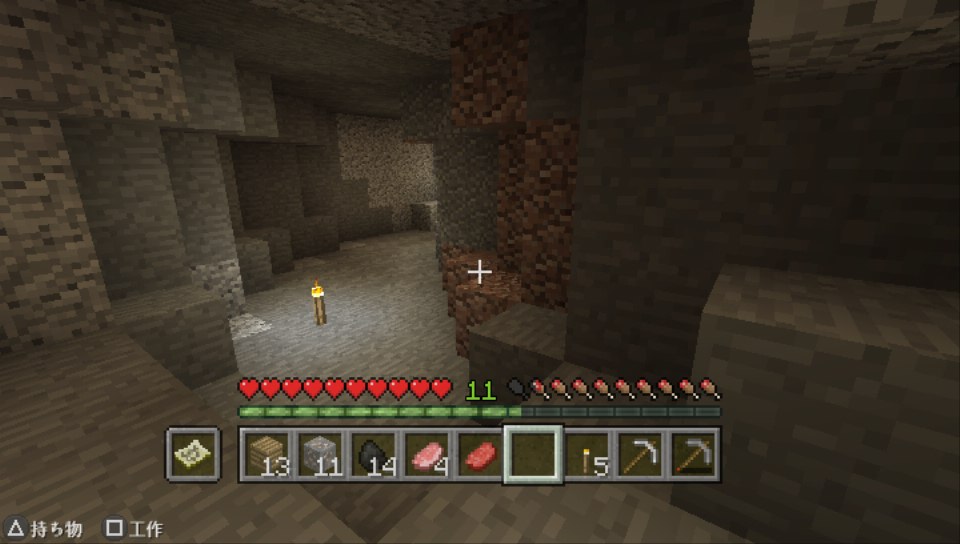This screenshot has width=960, height=544.
Task: Choose the cobblestone stack of 11
Action: click(x=320, y=455)
